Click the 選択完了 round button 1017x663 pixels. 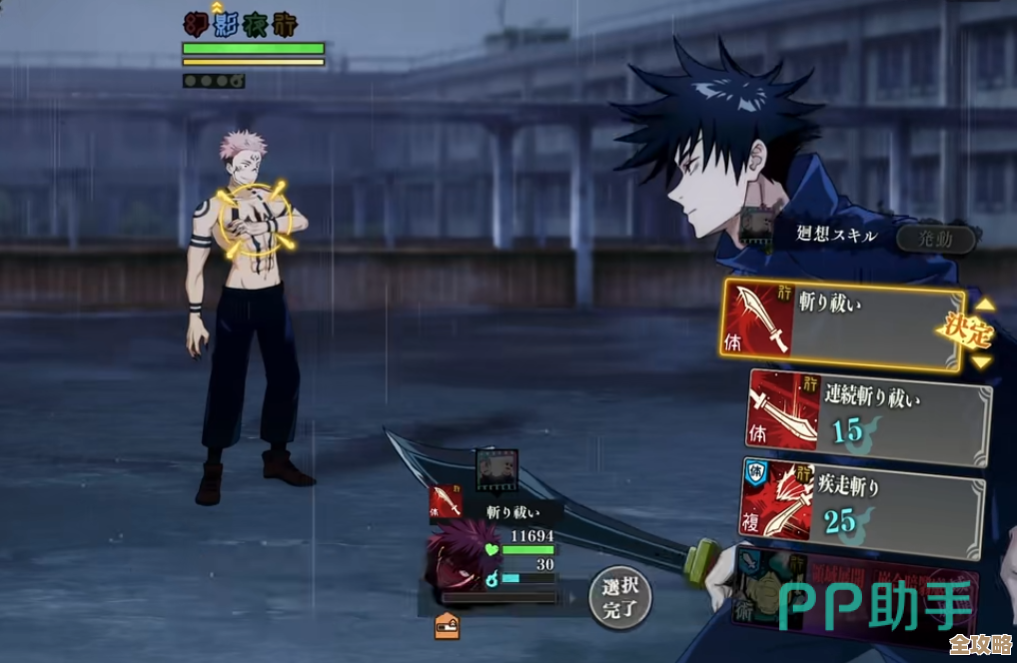[619, 598]
